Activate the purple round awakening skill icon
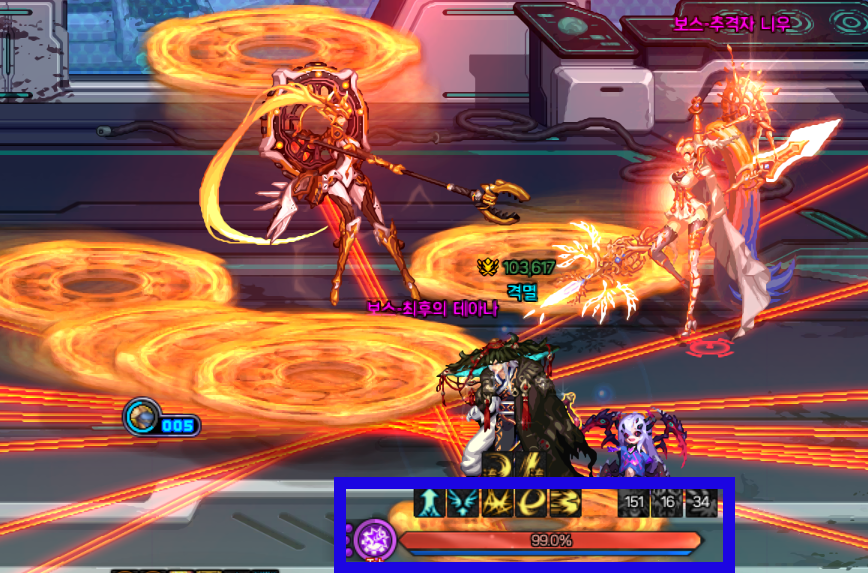This screenshot has width=868, height=573. (x=377, y=541)
